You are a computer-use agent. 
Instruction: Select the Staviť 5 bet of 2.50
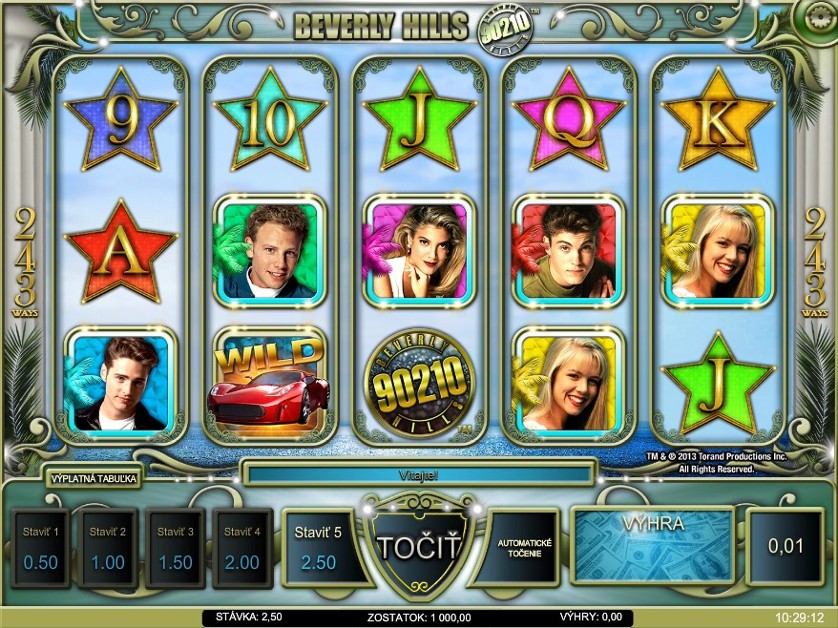click(x=318, y=548)
